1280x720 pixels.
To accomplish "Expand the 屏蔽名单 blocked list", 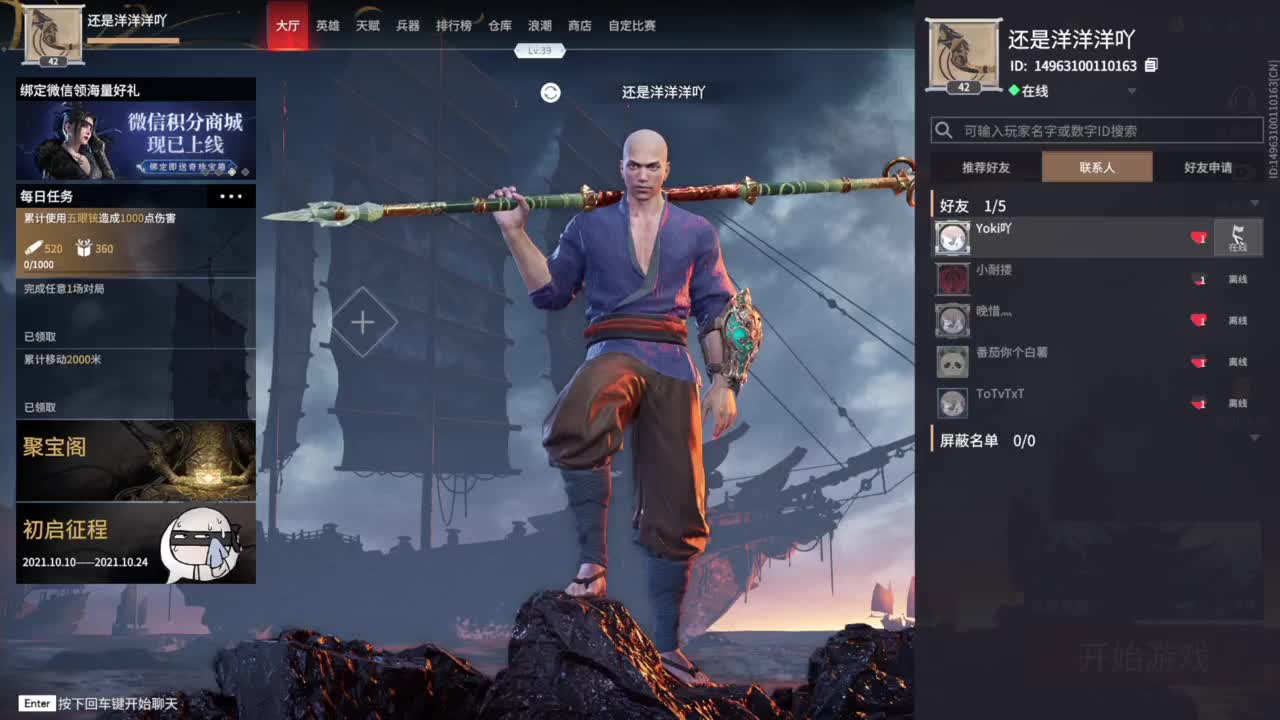I will pyautogui.click(x=1254, y=437).
